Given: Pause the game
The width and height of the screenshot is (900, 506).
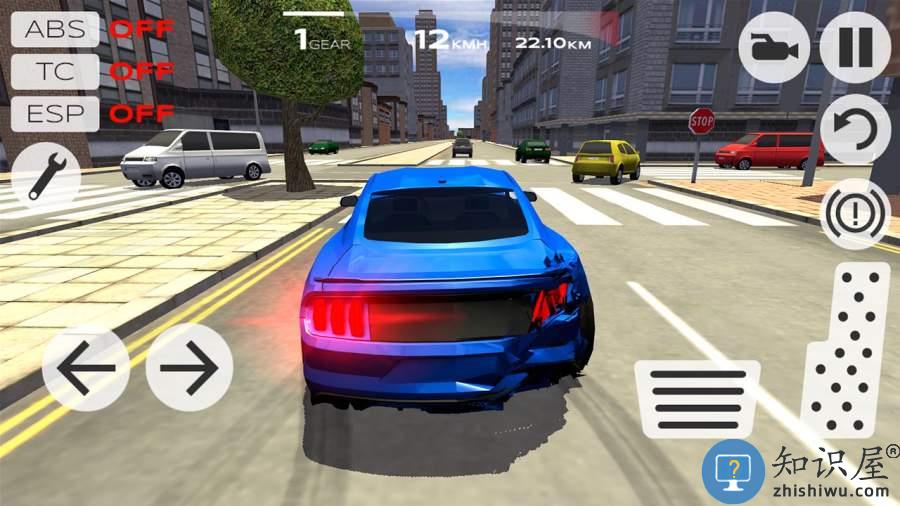Looking at the screenshot, I should 855,47.
